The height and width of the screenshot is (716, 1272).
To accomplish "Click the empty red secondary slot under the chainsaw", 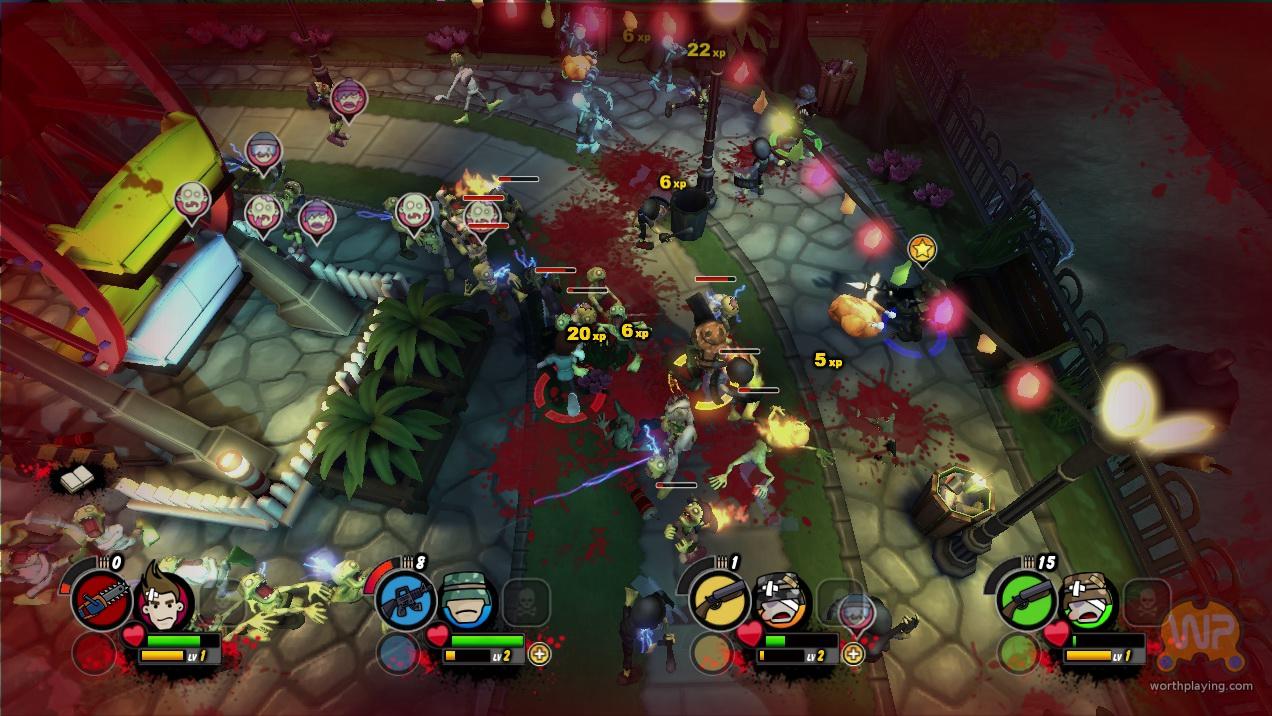I will coord(93,654).
